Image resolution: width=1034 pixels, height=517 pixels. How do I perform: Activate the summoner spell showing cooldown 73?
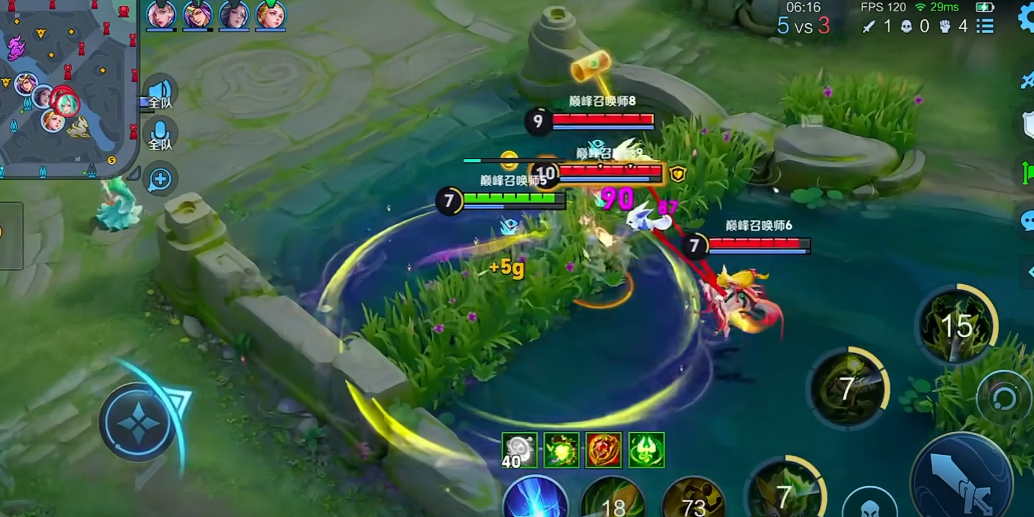[x=693, y=500]
